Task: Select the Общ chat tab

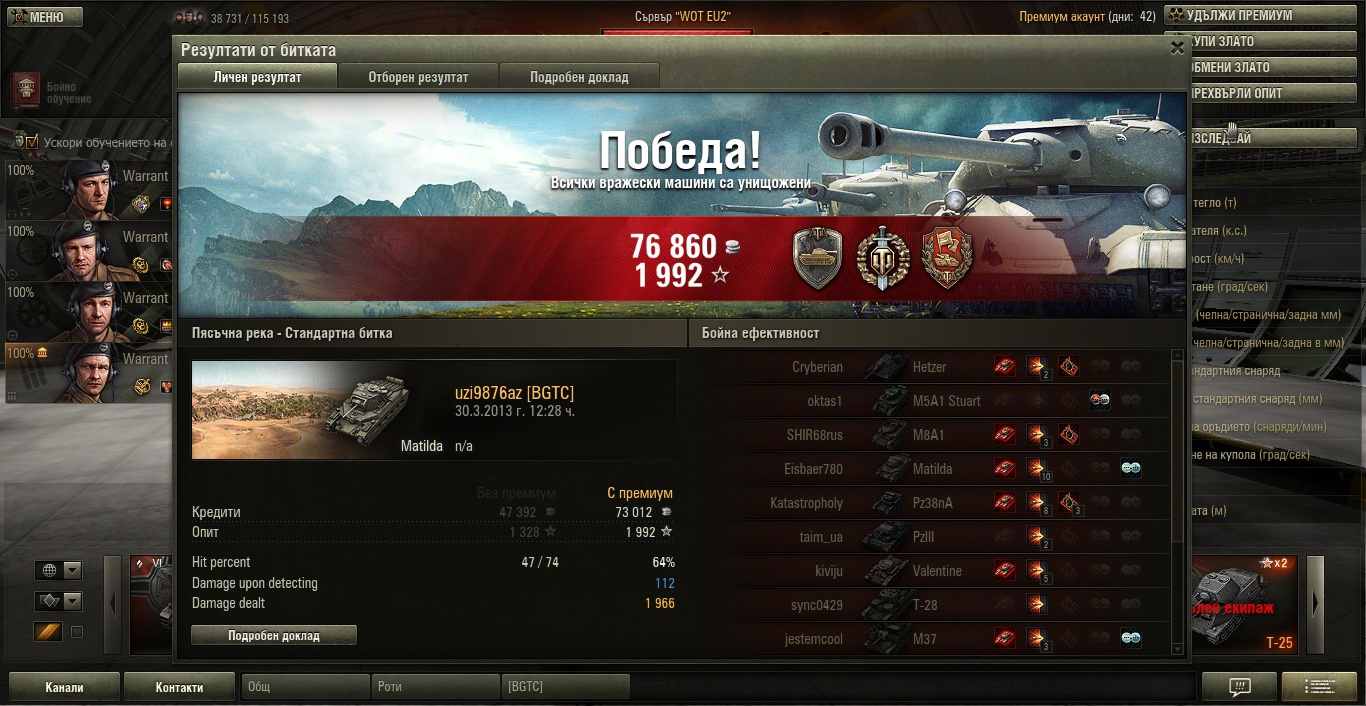Action: (305, 687)
